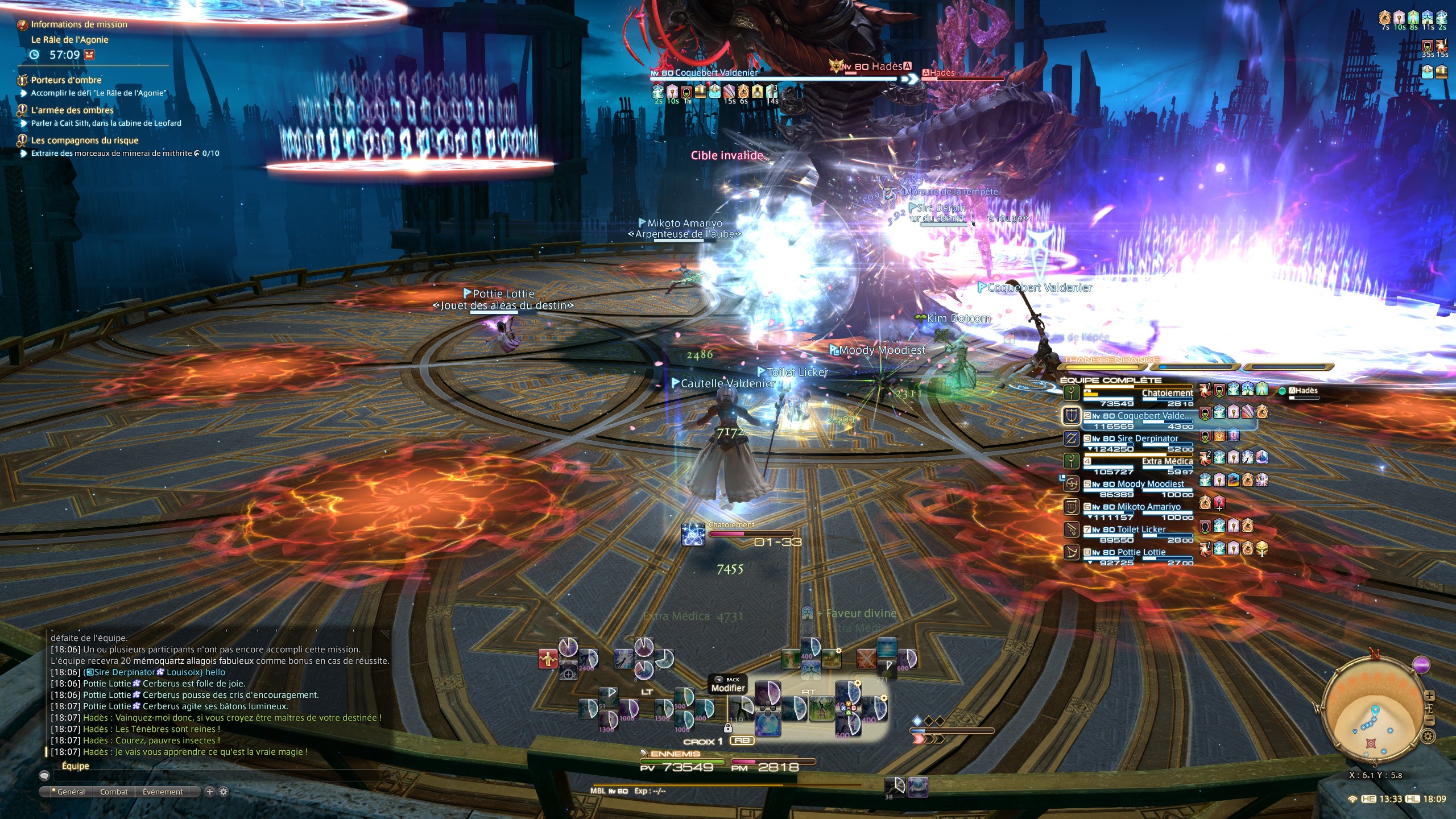Zoom in the minimap

tap(1429, 696)
